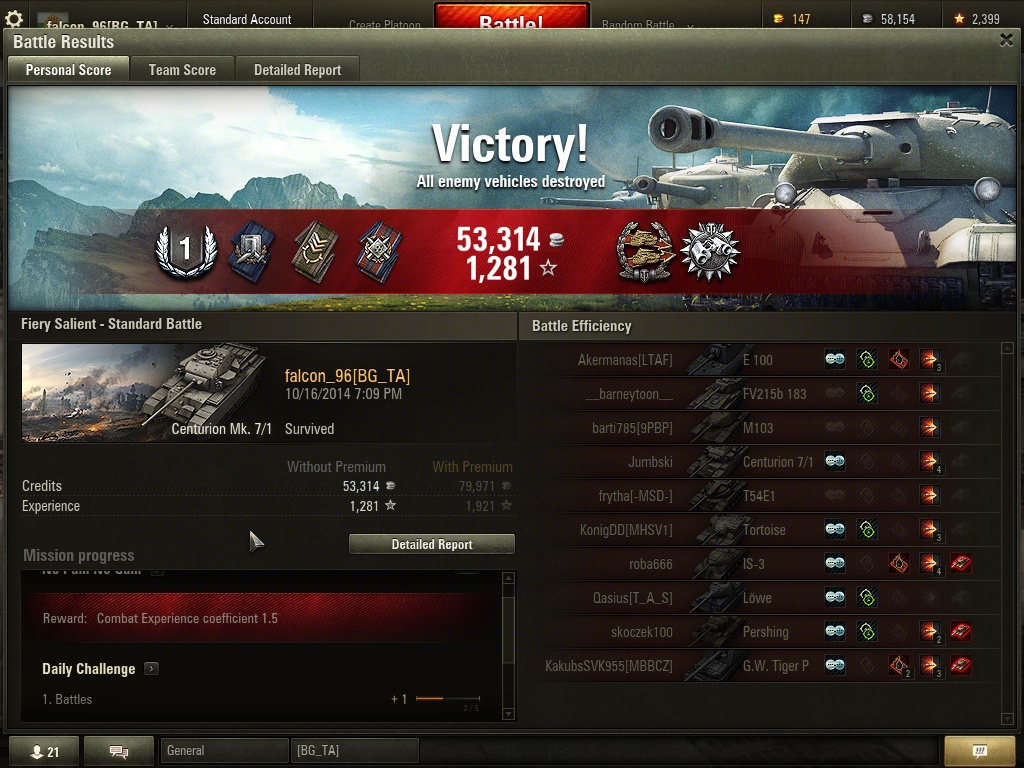The image size is (1024, 768).
Task: Close the Battle Results window
Action: coord(1006,40)
